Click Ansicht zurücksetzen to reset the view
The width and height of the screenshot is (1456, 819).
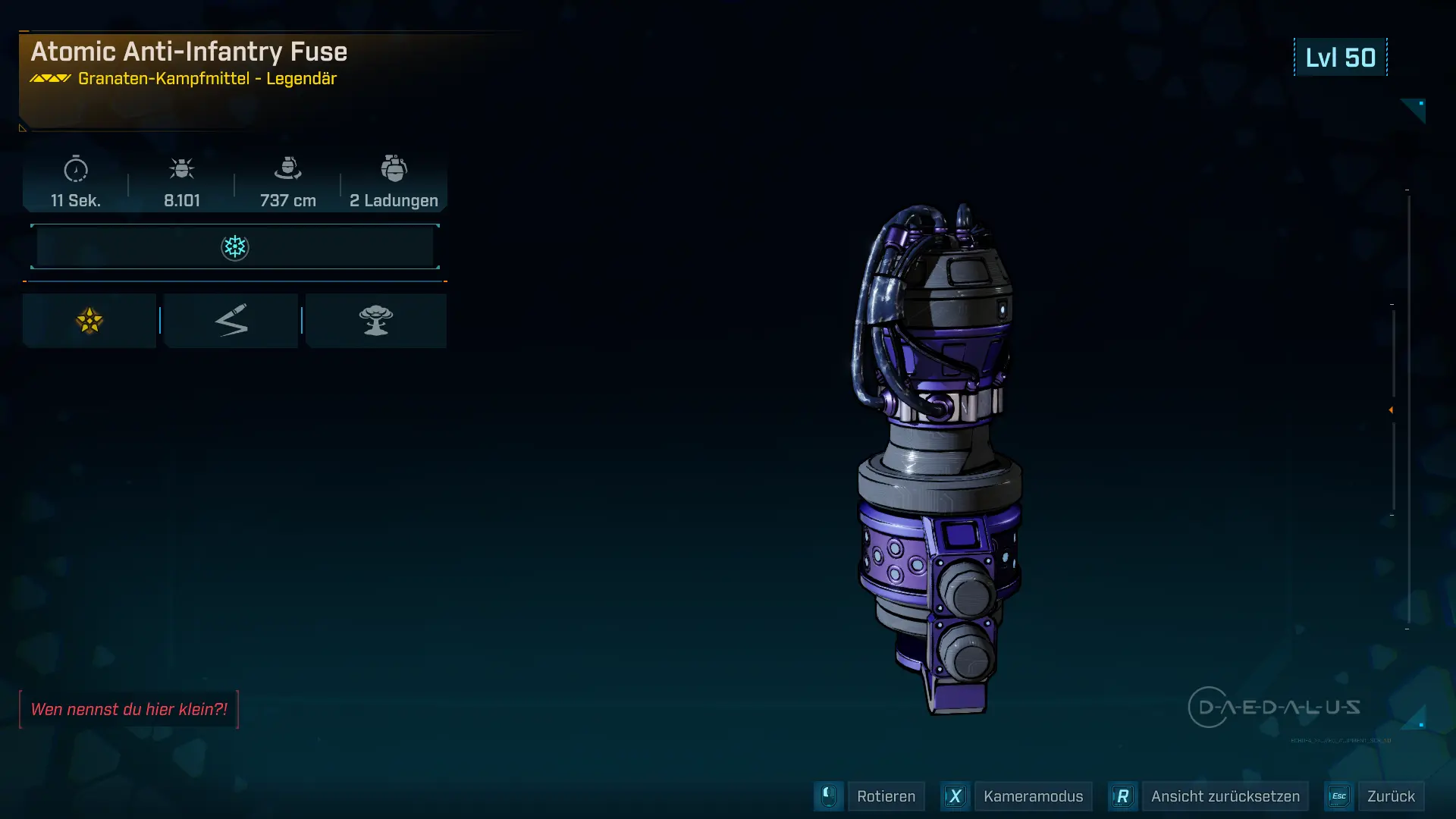click(1225, 796)
